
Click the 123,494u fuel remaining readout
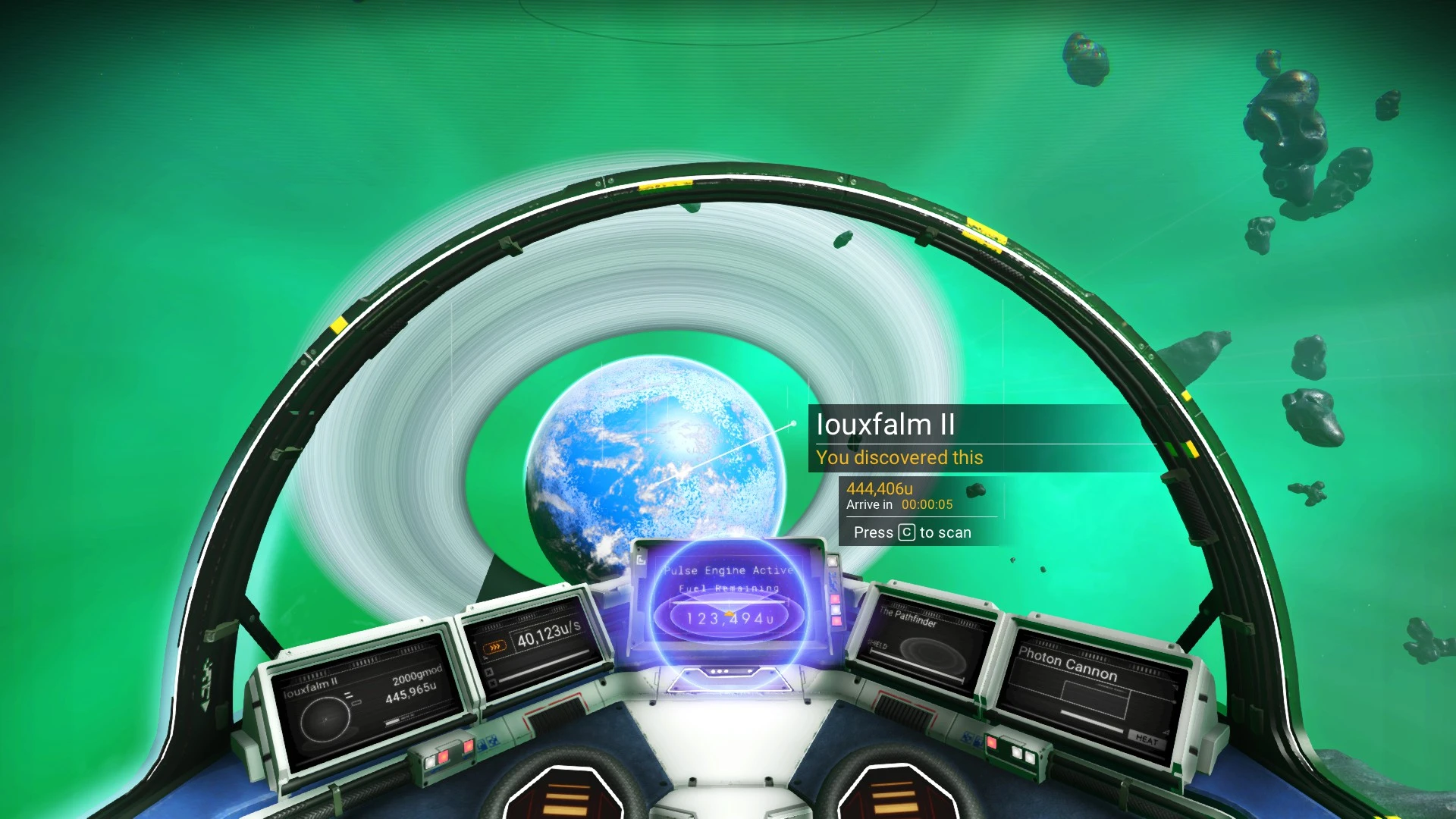click(x=730, y=618)
